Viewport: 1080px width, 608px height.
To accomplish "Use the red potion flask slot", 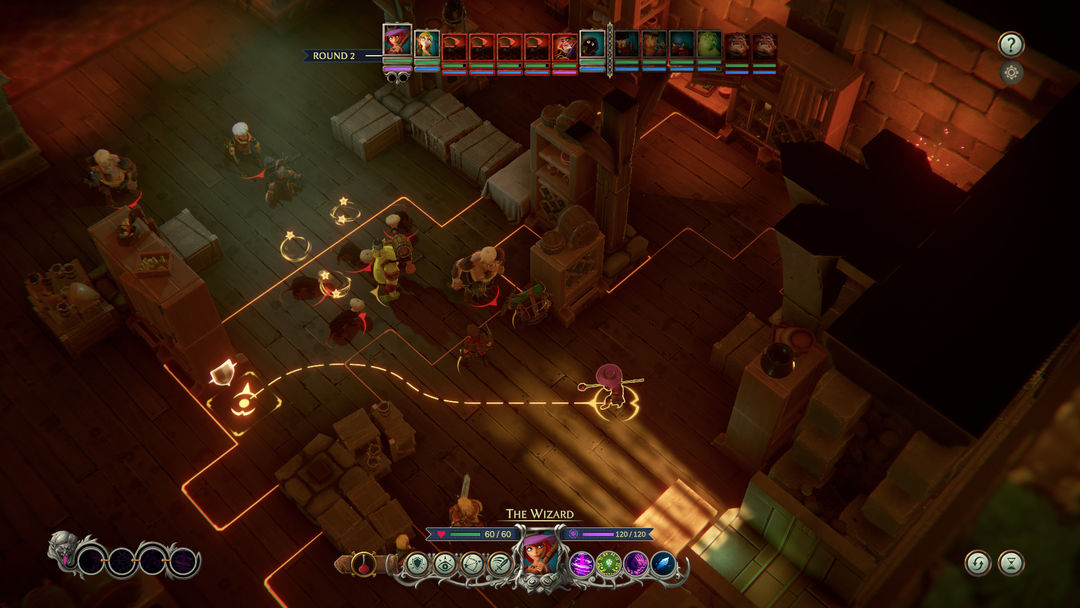I will pyautogui.click(x=363, y=564).
